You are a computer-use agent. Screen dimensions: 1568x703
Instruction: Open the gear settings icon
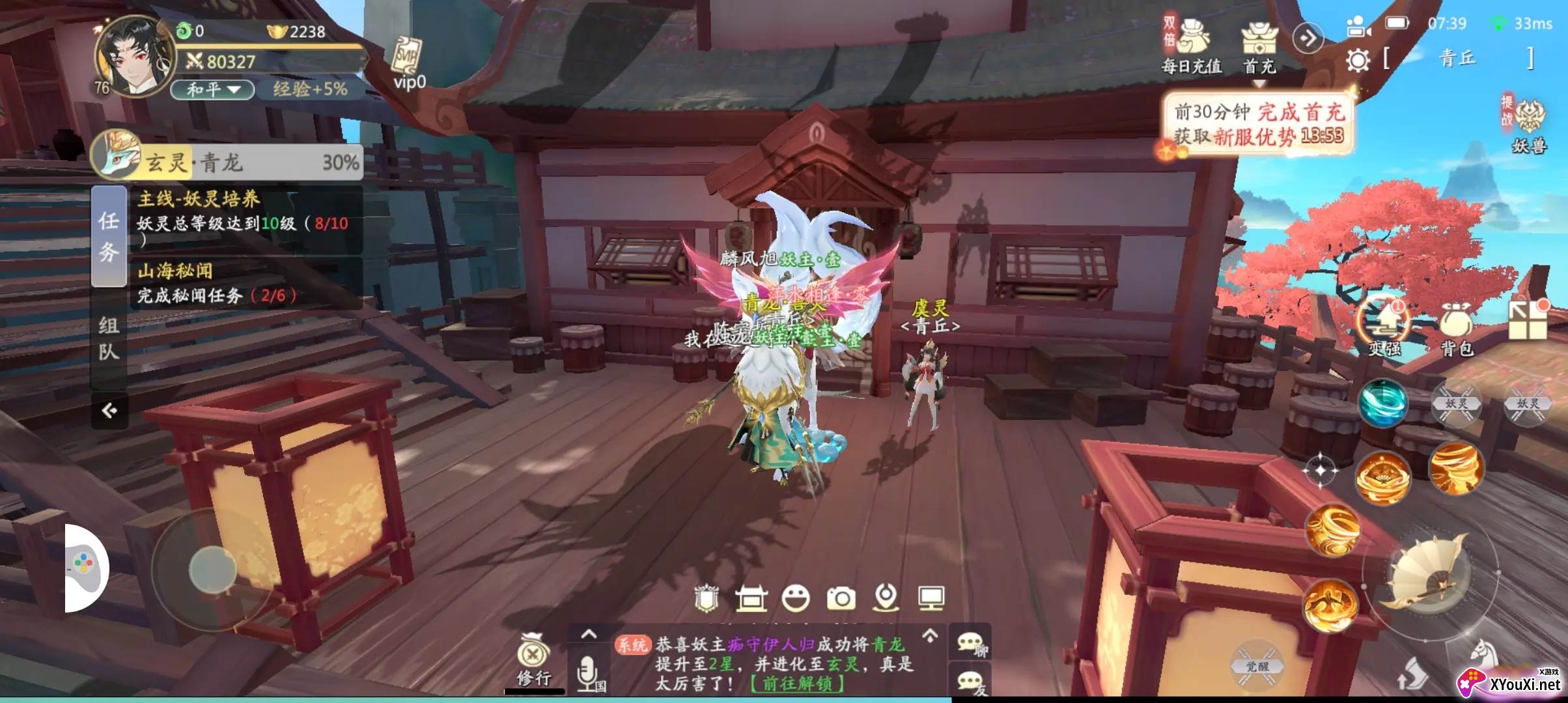click(1358, 61)
